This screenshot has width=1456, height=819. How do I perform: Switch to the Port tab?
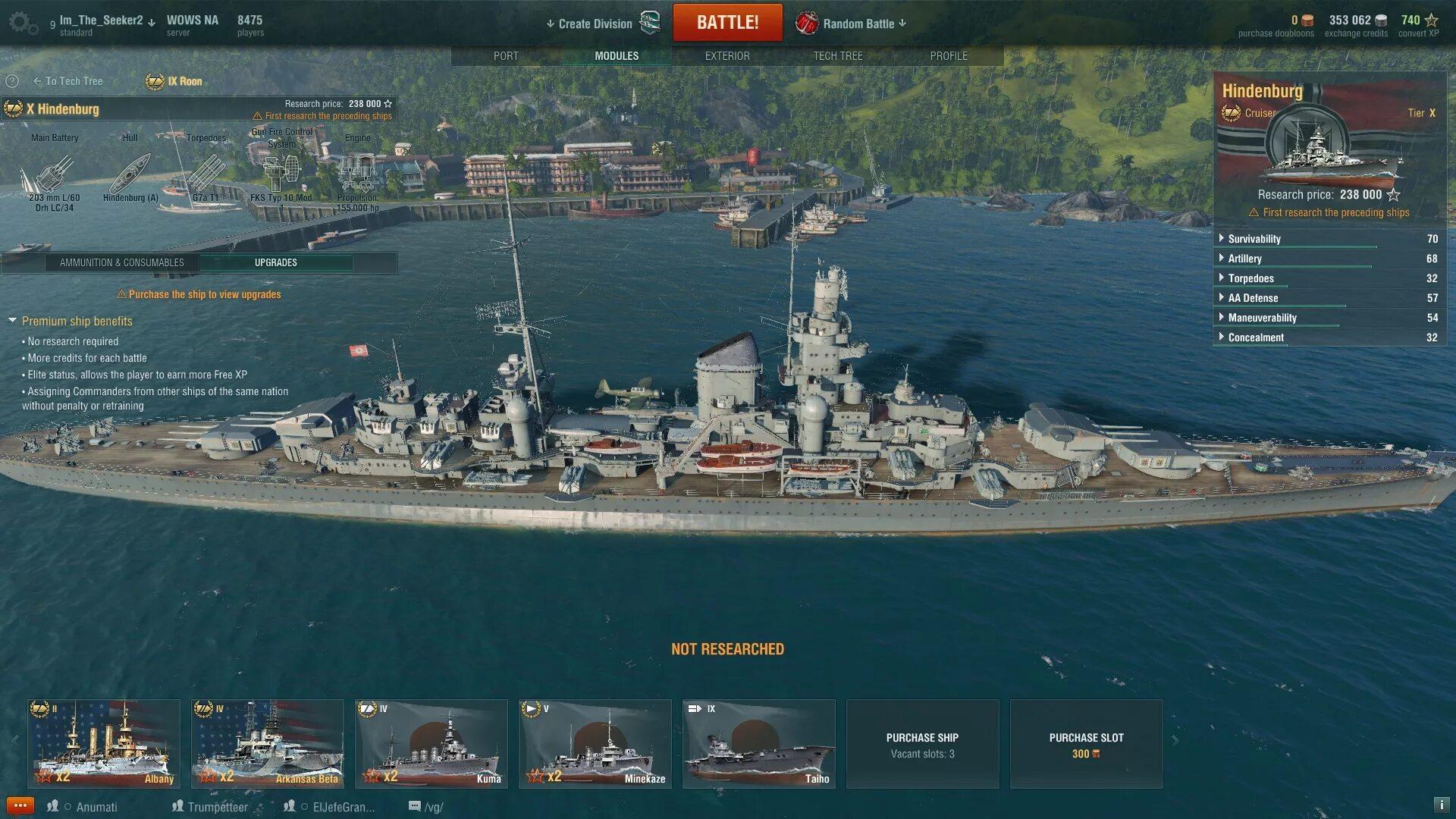point(506,56)
